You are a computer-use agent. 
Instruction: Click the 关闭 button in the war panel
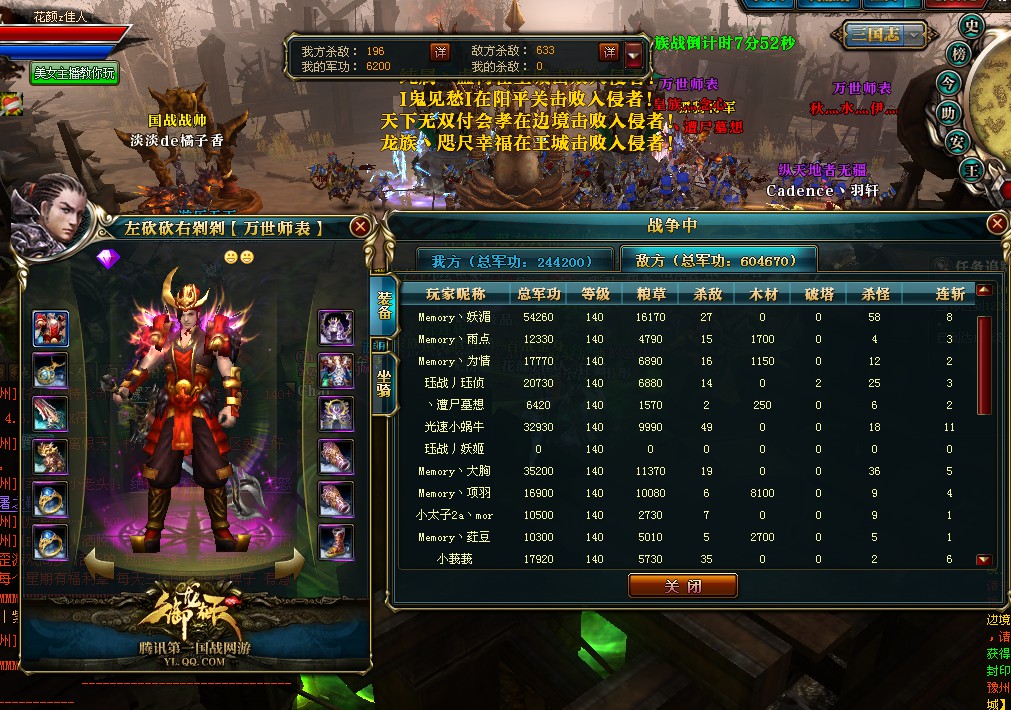pos(682,585)
